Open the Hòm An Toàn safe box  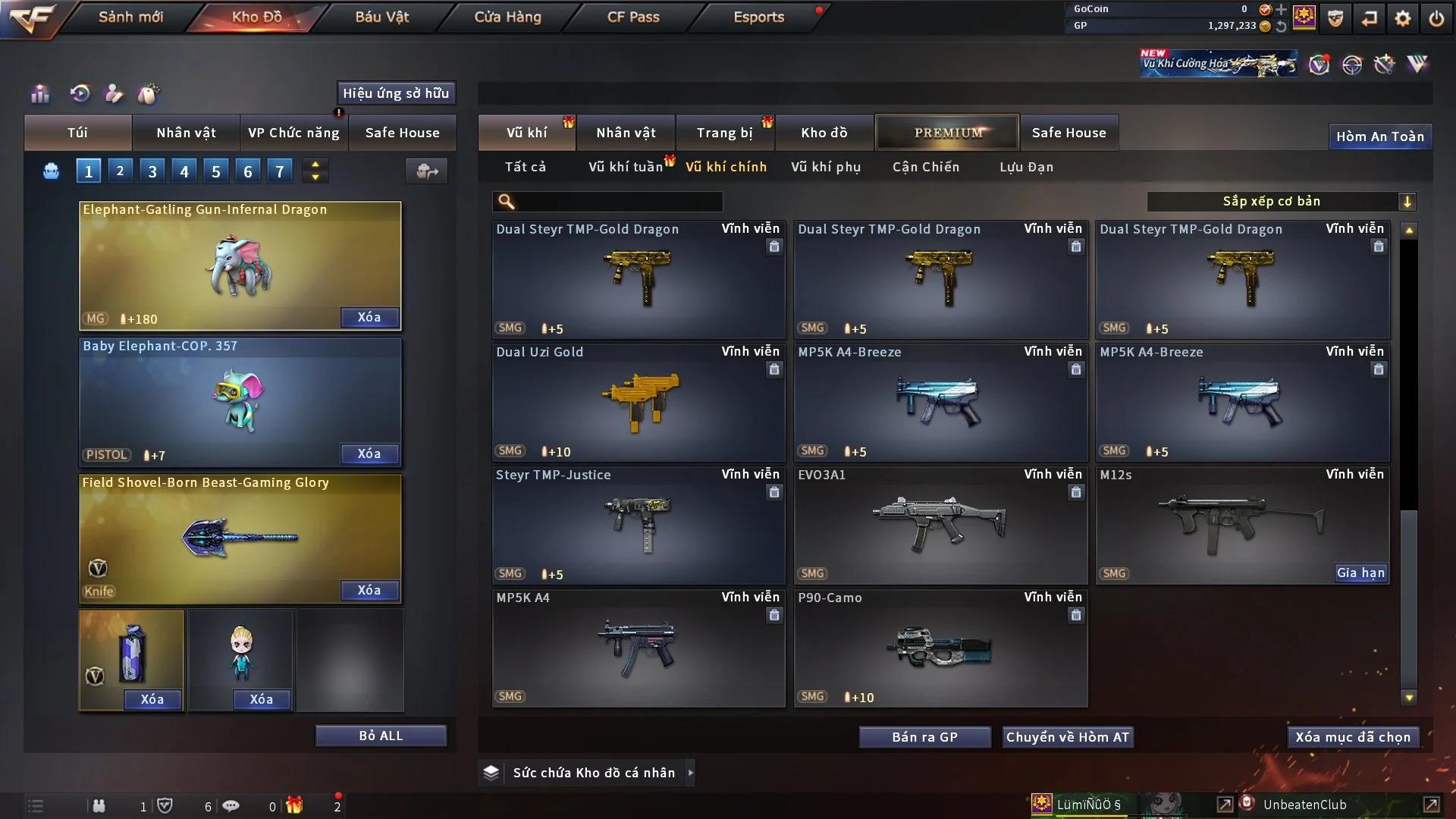1379,136
